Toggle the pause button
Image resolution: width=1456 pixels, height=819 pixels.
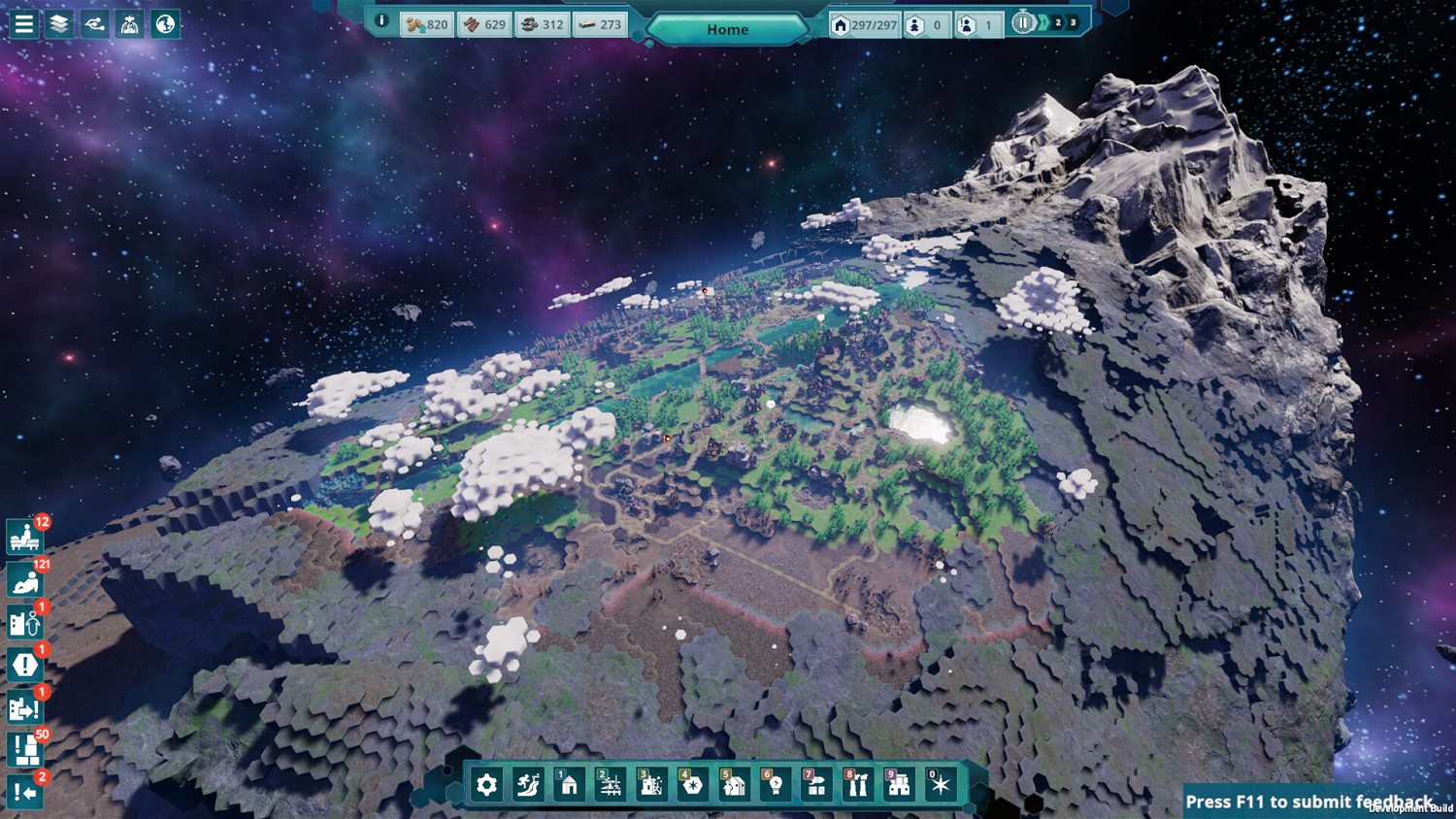(x=1023, y=21)
